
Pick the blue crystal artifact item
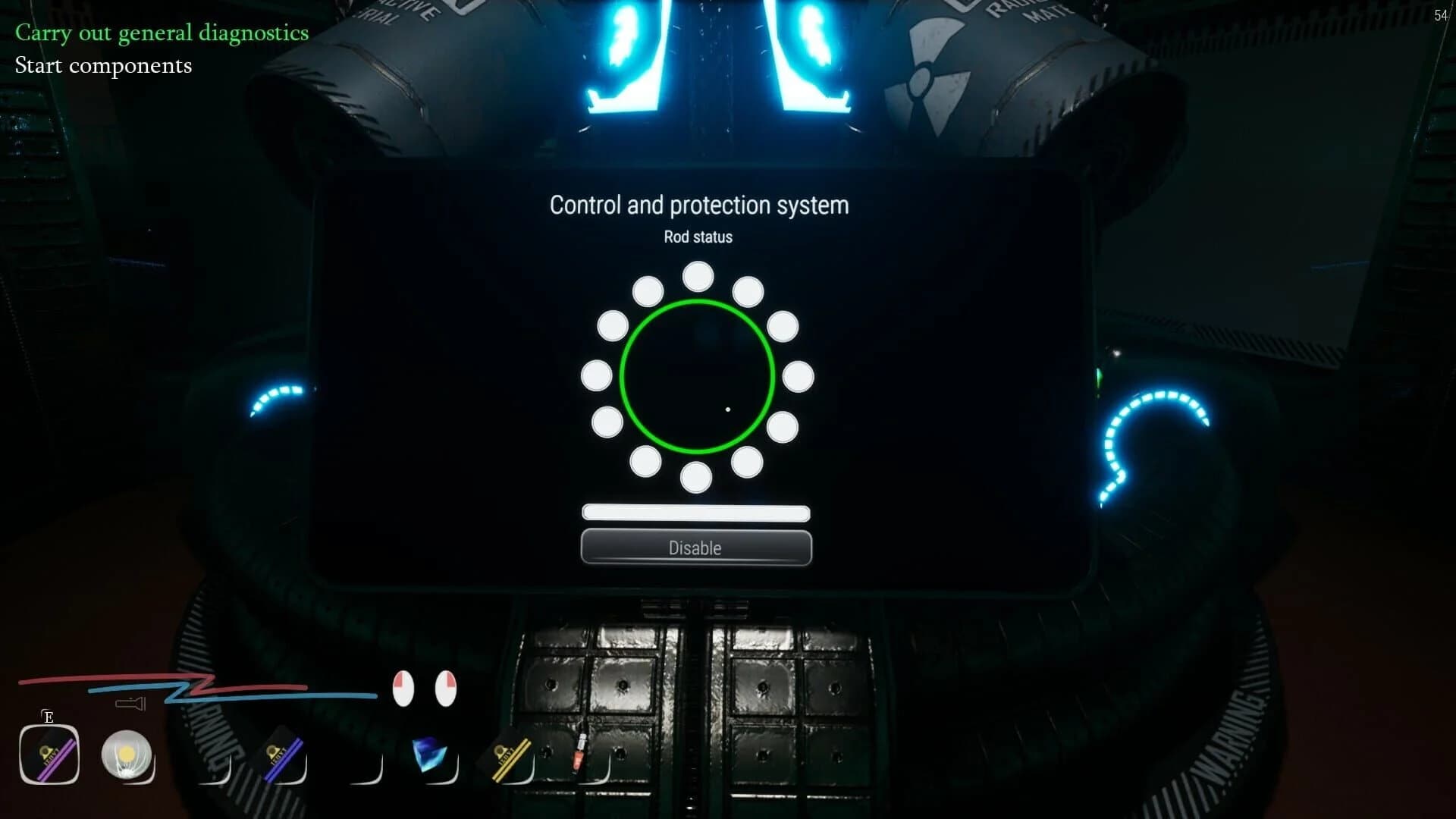coord(430,754)
